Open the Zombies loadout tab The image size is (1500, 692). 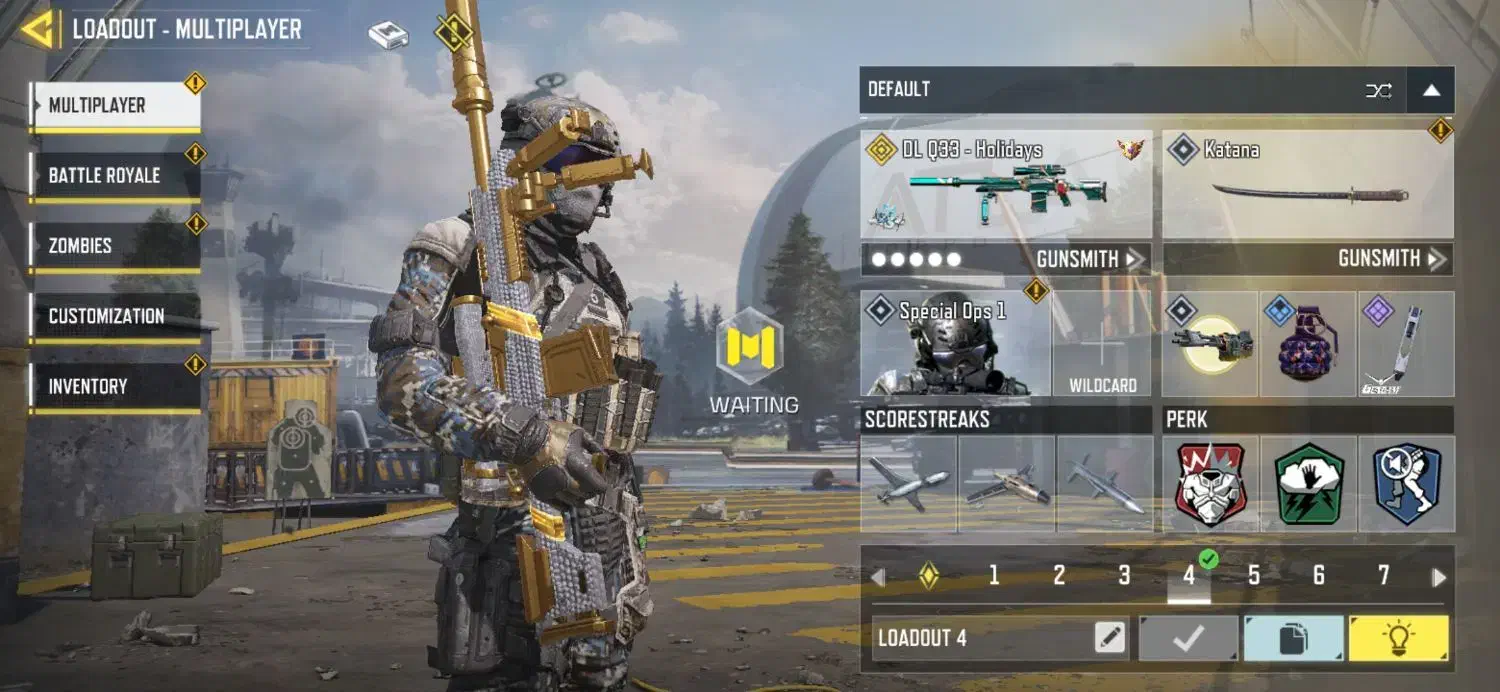(x=114, y=246)
